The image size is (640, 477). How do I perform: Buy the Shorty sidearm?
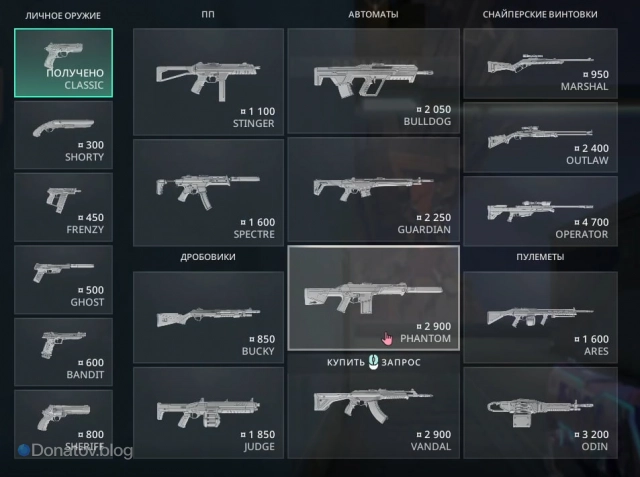click(64, 135)
